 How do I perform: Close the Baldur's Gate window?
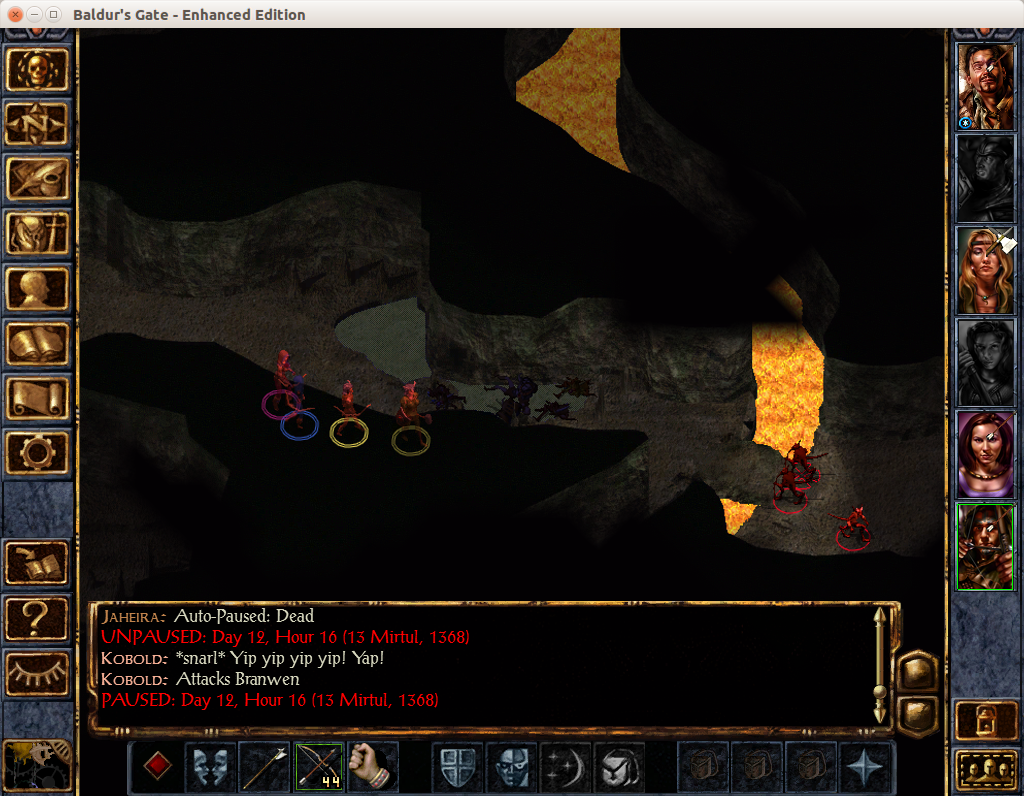15,15
